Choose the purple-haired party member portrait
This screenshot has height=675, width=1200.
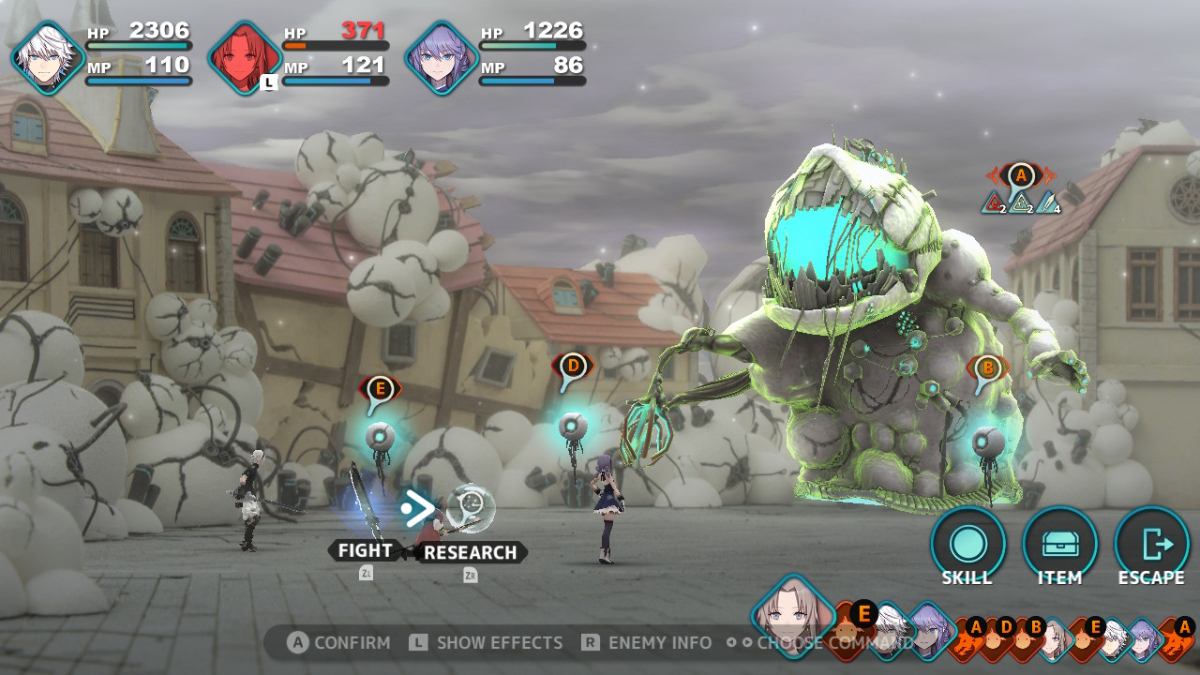point(441,57)
